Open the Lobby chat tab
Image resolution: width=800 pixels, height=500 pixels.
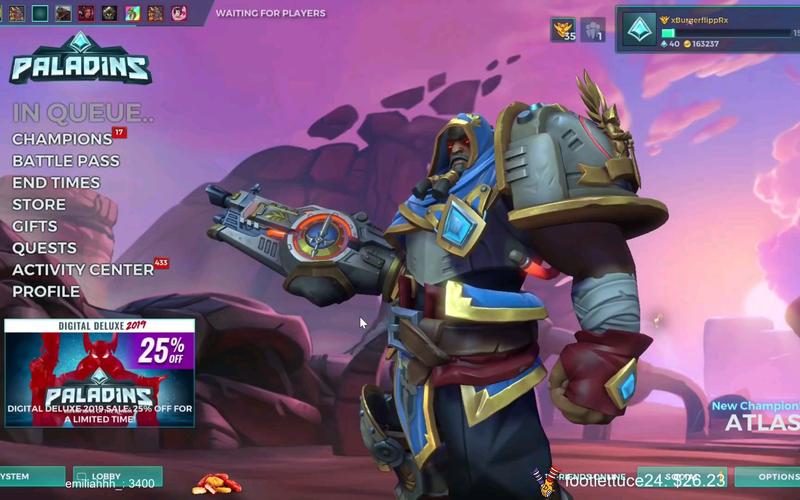point(117,476)
